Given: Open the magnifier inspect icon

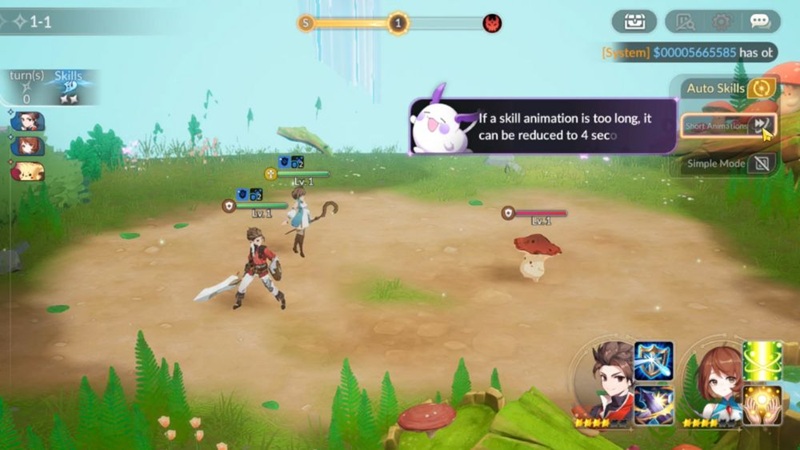Looking at the screenshot, I should click(685, 21).
